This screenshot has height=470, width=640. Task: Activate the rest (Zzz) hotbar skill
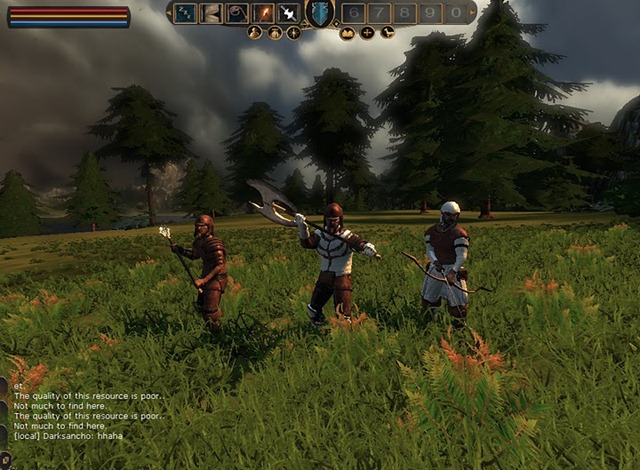pyautogui.click(x=185, y=13)
